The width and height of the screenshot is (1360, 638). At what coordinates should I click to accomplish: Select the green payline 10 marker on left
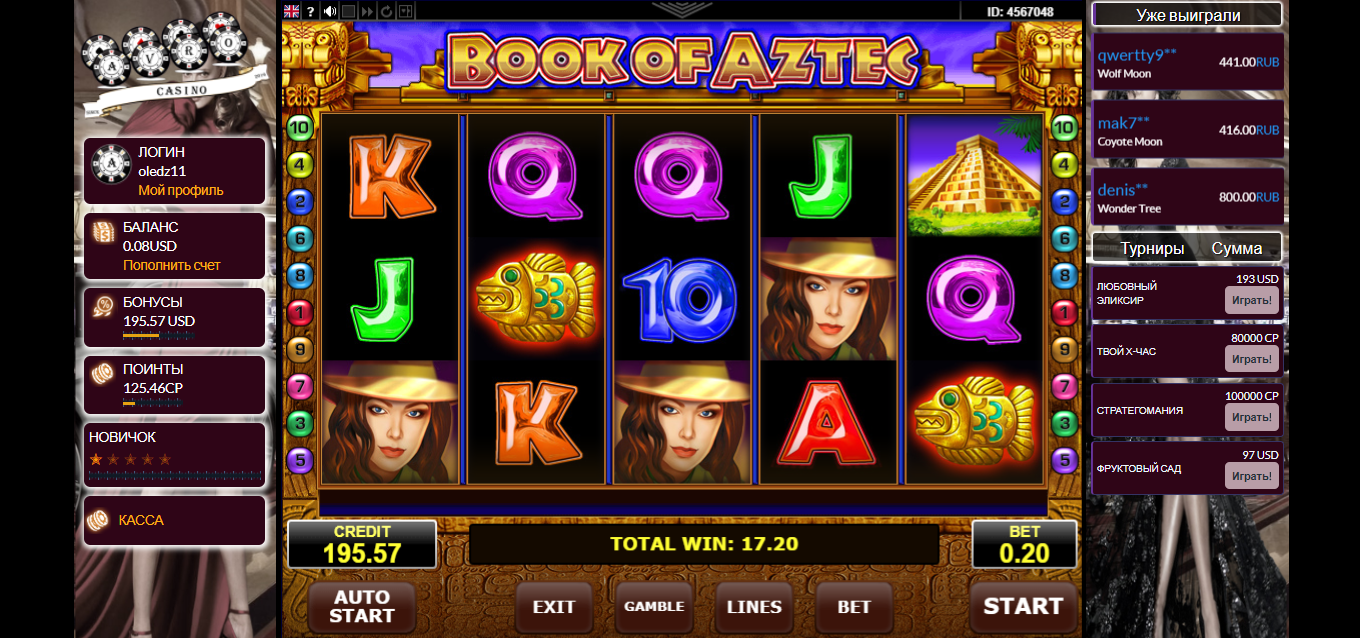300,128
